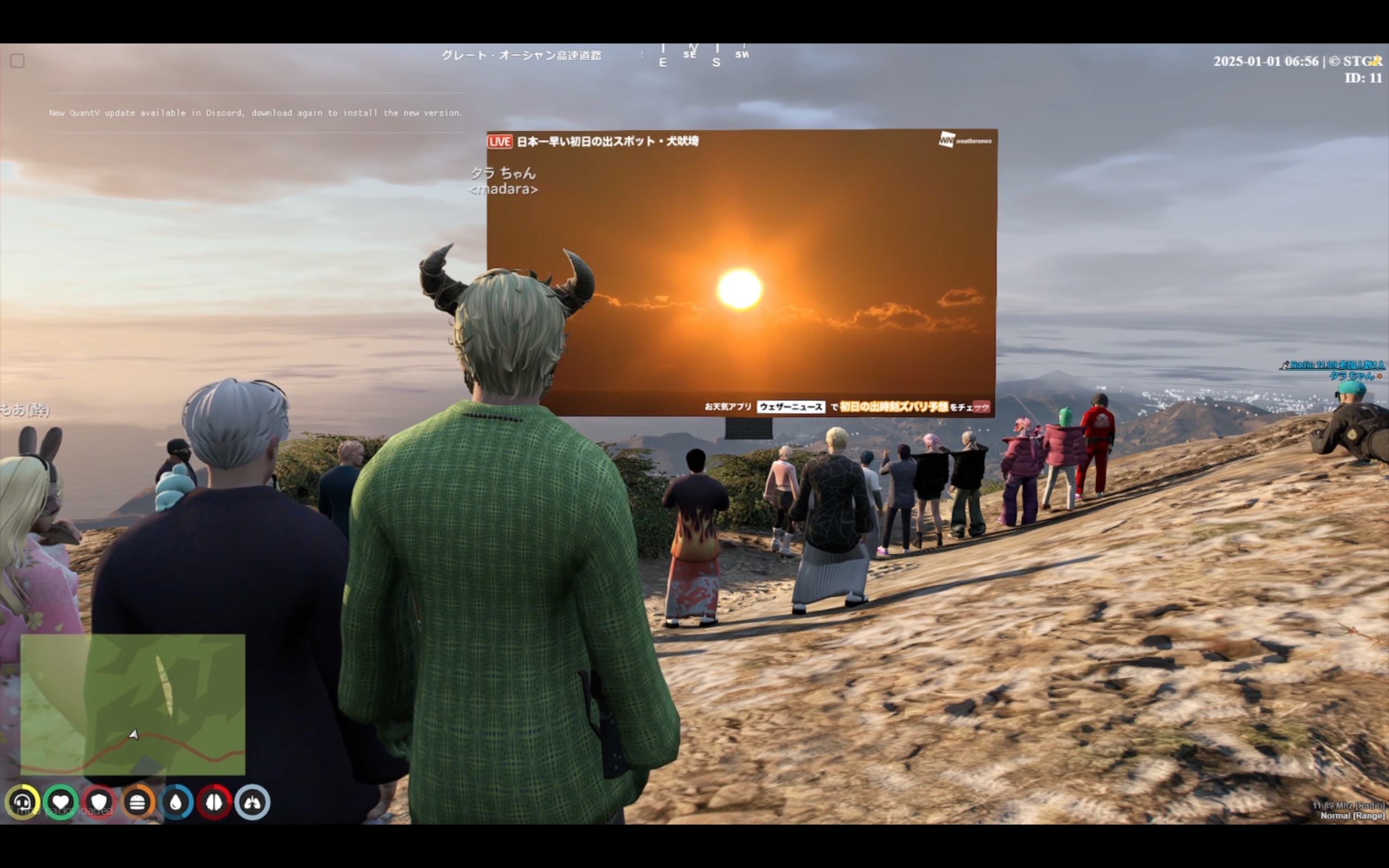
Task: Open the minimap in the corner
Action: 132,704
